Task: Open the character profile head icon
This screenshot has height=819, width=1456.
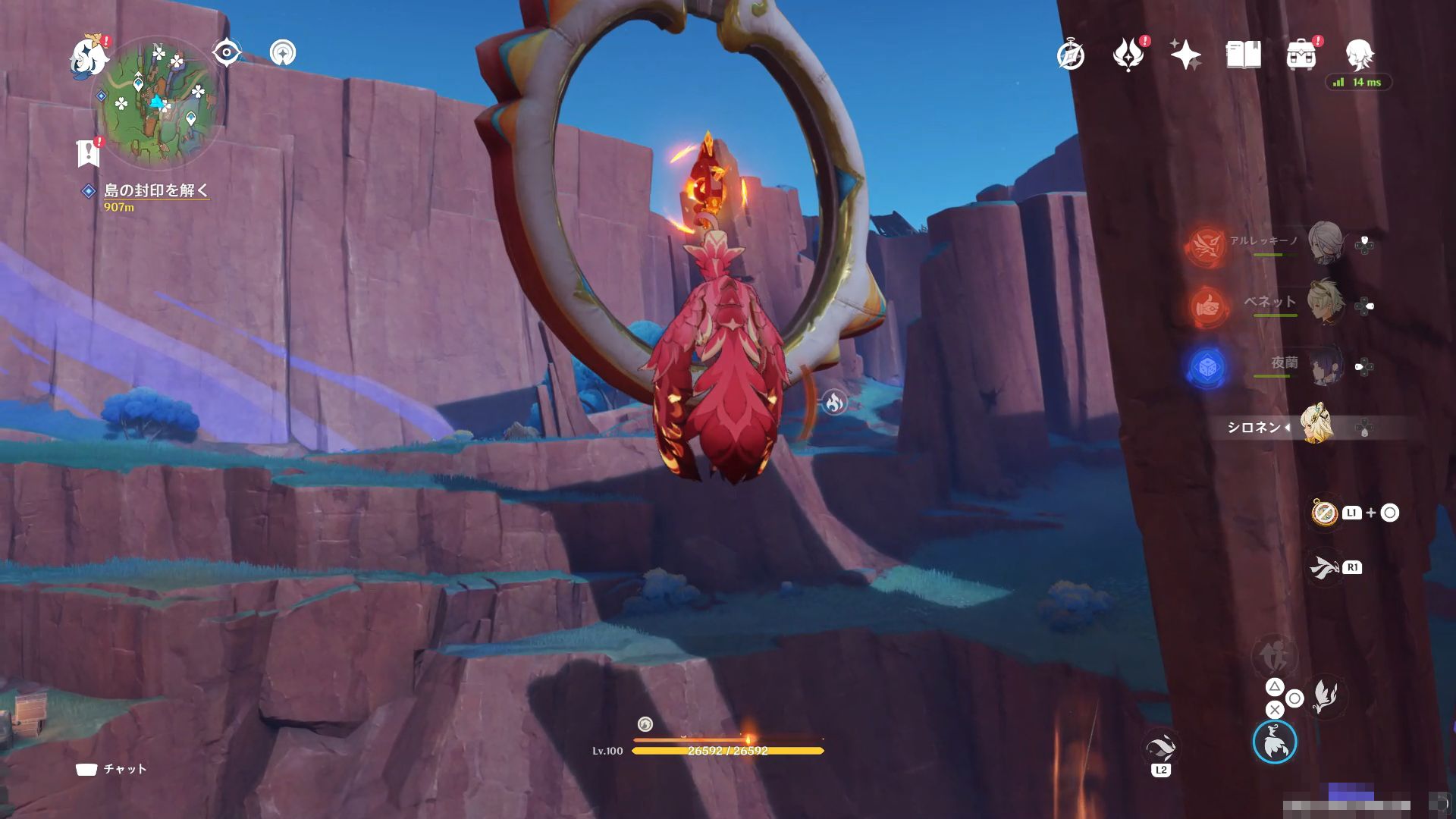Action: point(1359,55)
